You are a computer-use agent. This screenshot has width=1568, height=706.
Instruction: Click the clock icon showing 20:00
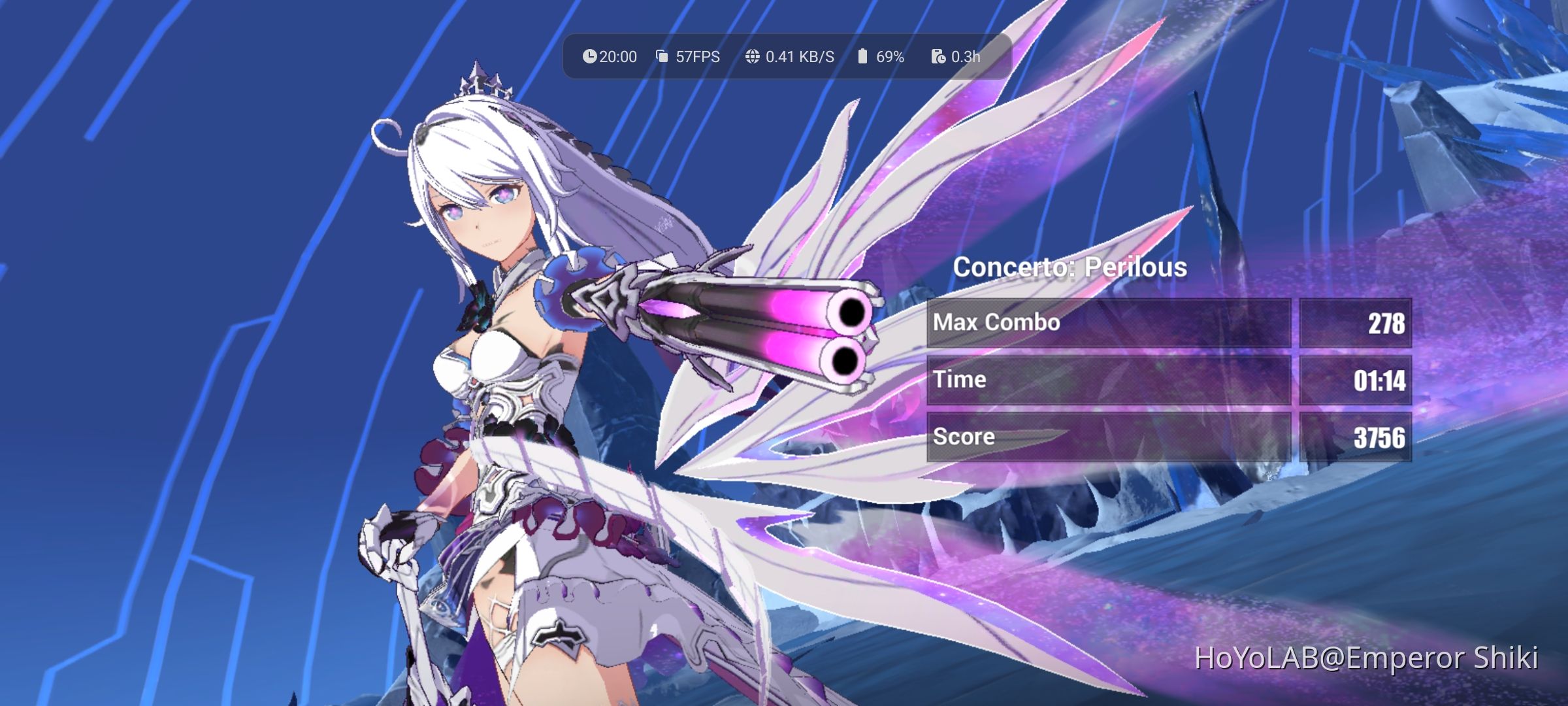590,57
